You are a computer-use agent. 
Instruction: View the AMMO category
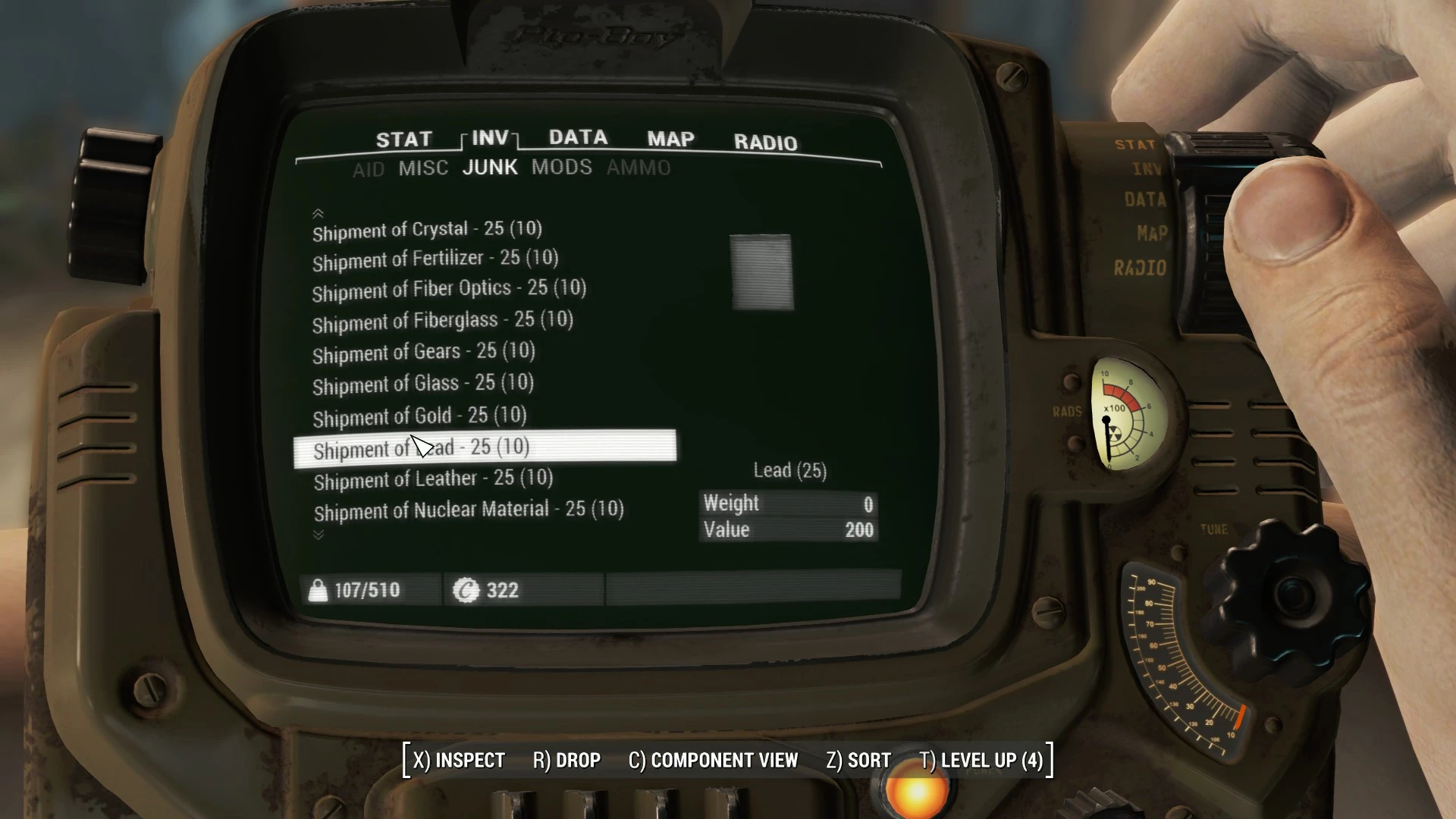coord(639,168)
